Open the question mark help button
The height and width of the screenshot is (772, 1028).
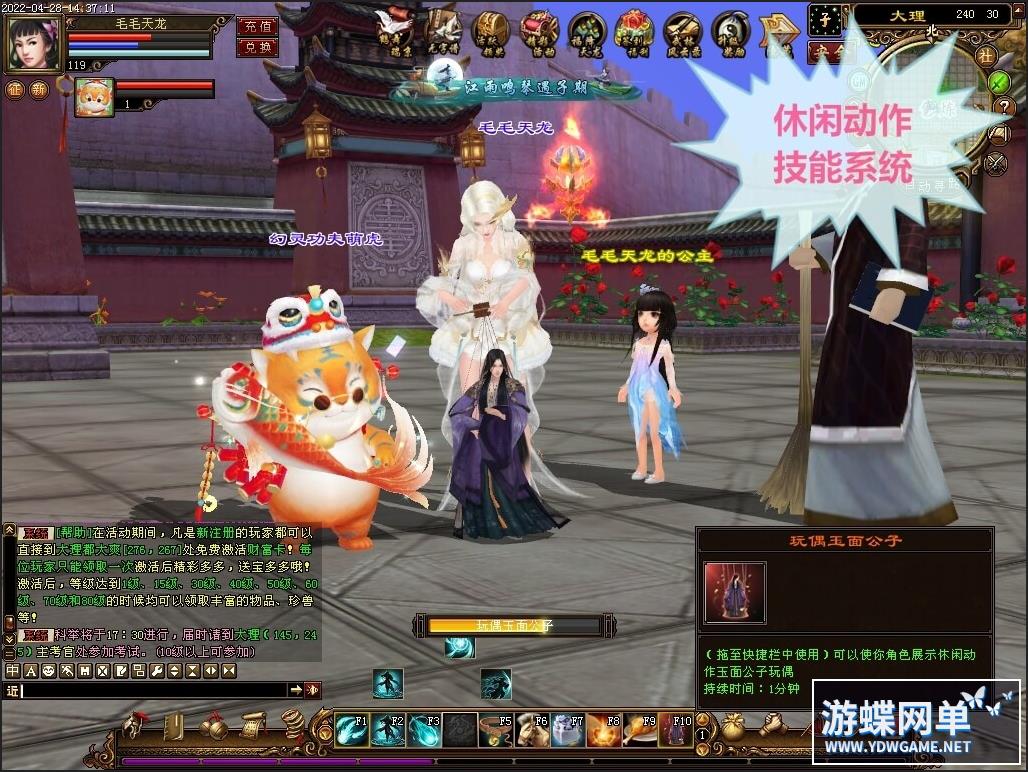coord(1002,107)
